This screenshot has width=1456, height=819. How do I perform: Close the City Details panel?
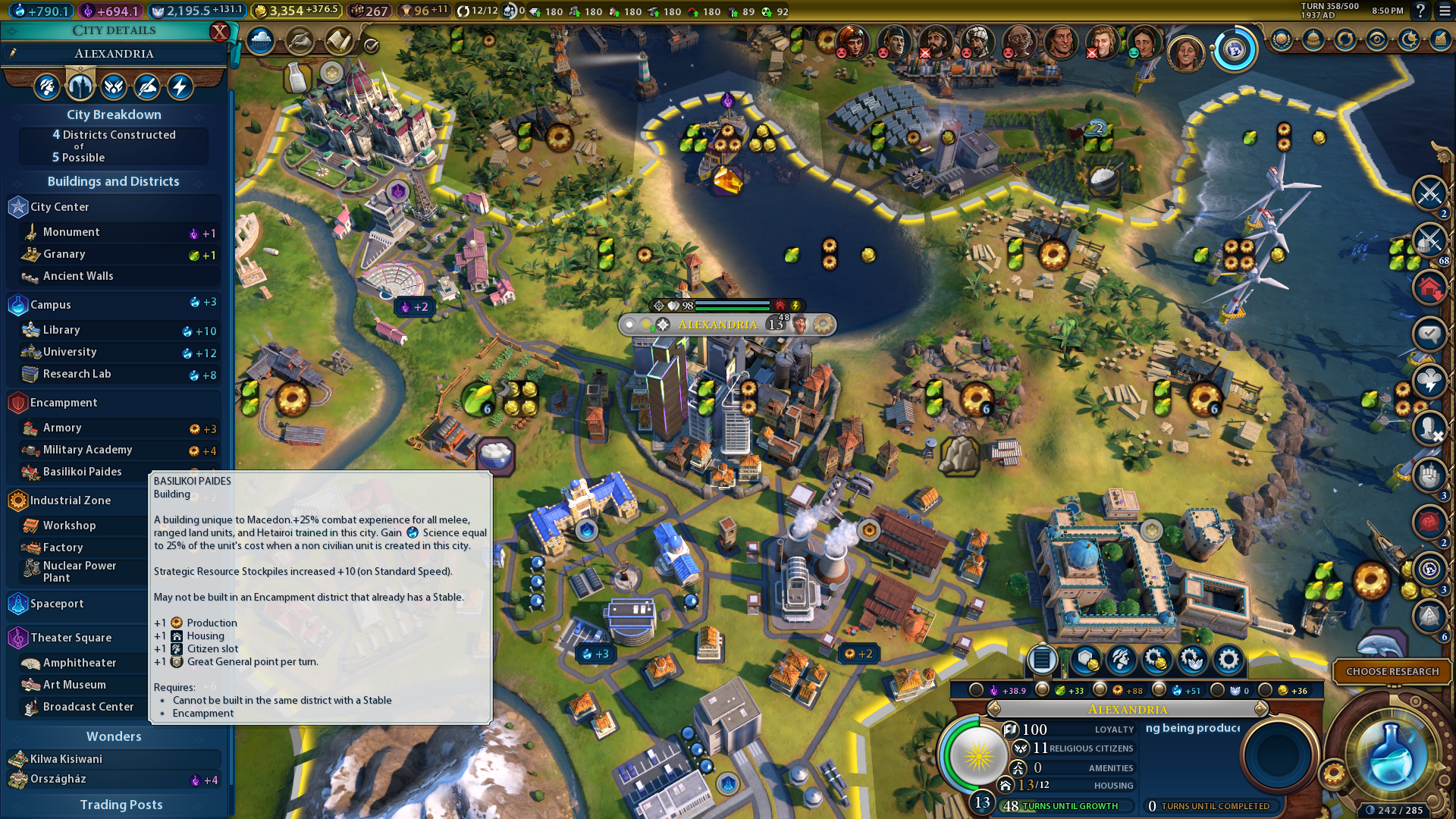tap(219, 32)
